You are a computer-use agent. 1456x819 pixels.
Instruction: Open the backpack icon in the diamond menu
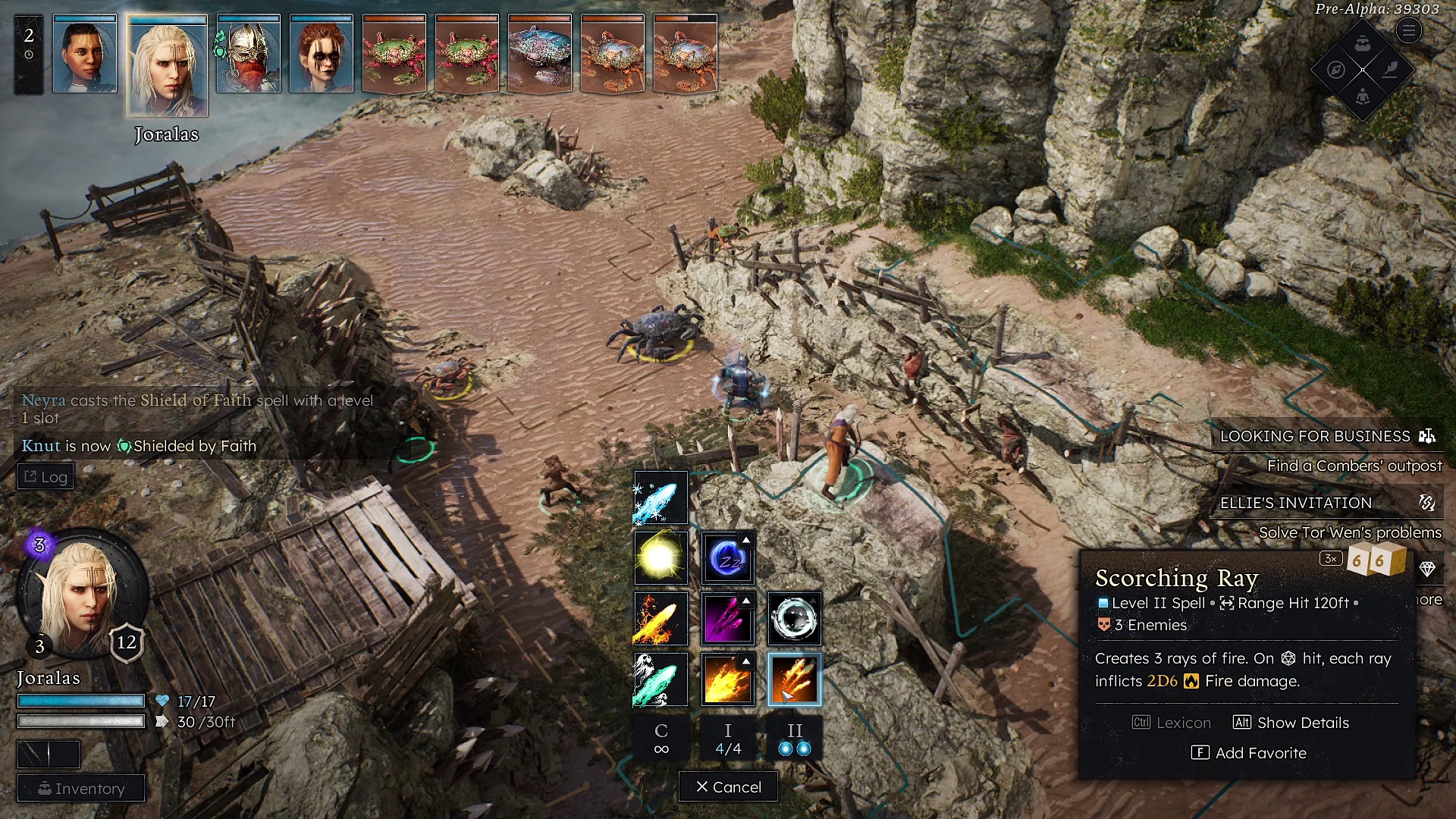(1363, 43)
